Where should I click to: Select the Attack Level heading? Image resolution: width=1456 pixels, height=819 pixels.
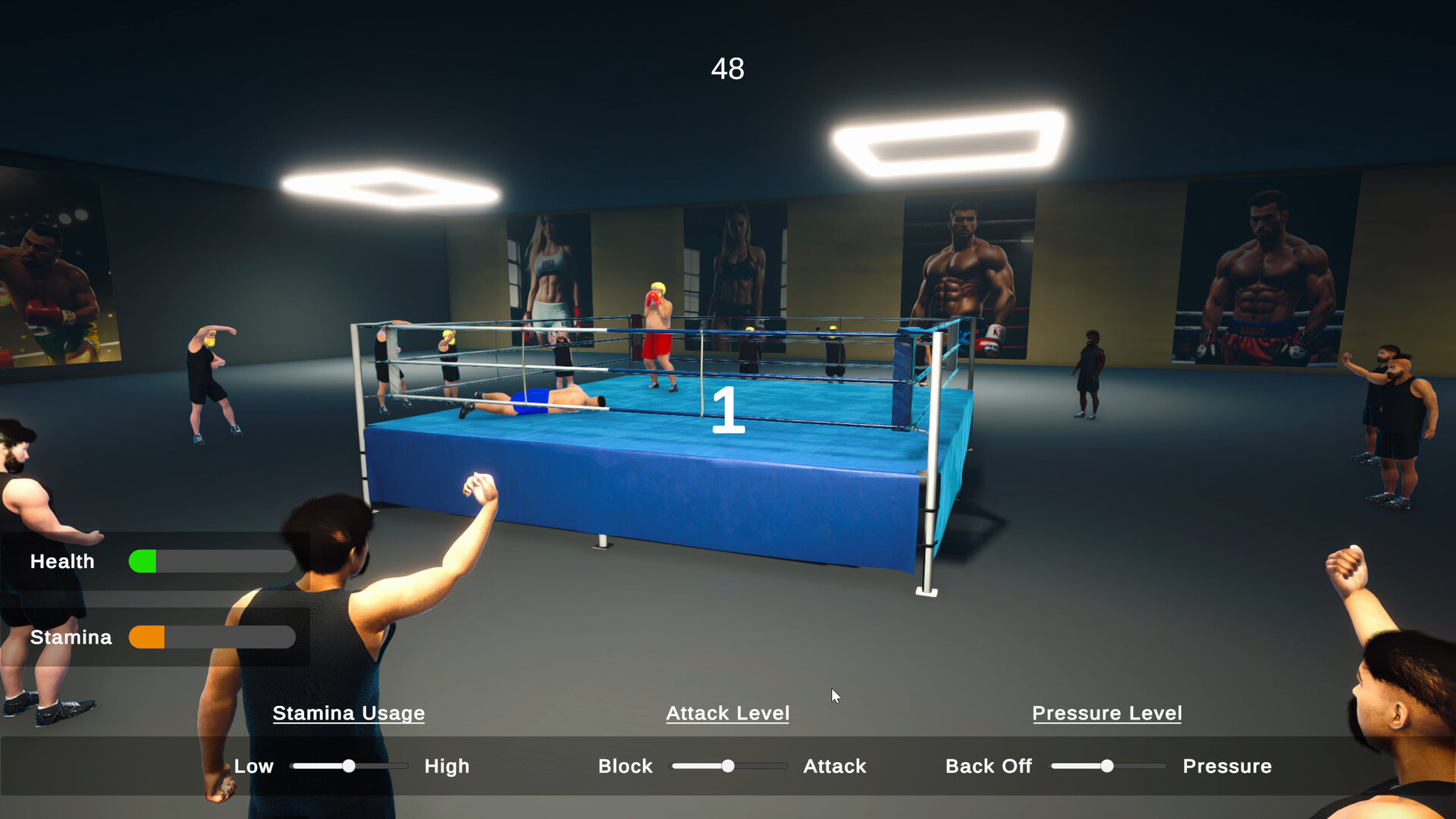point(726,713)
